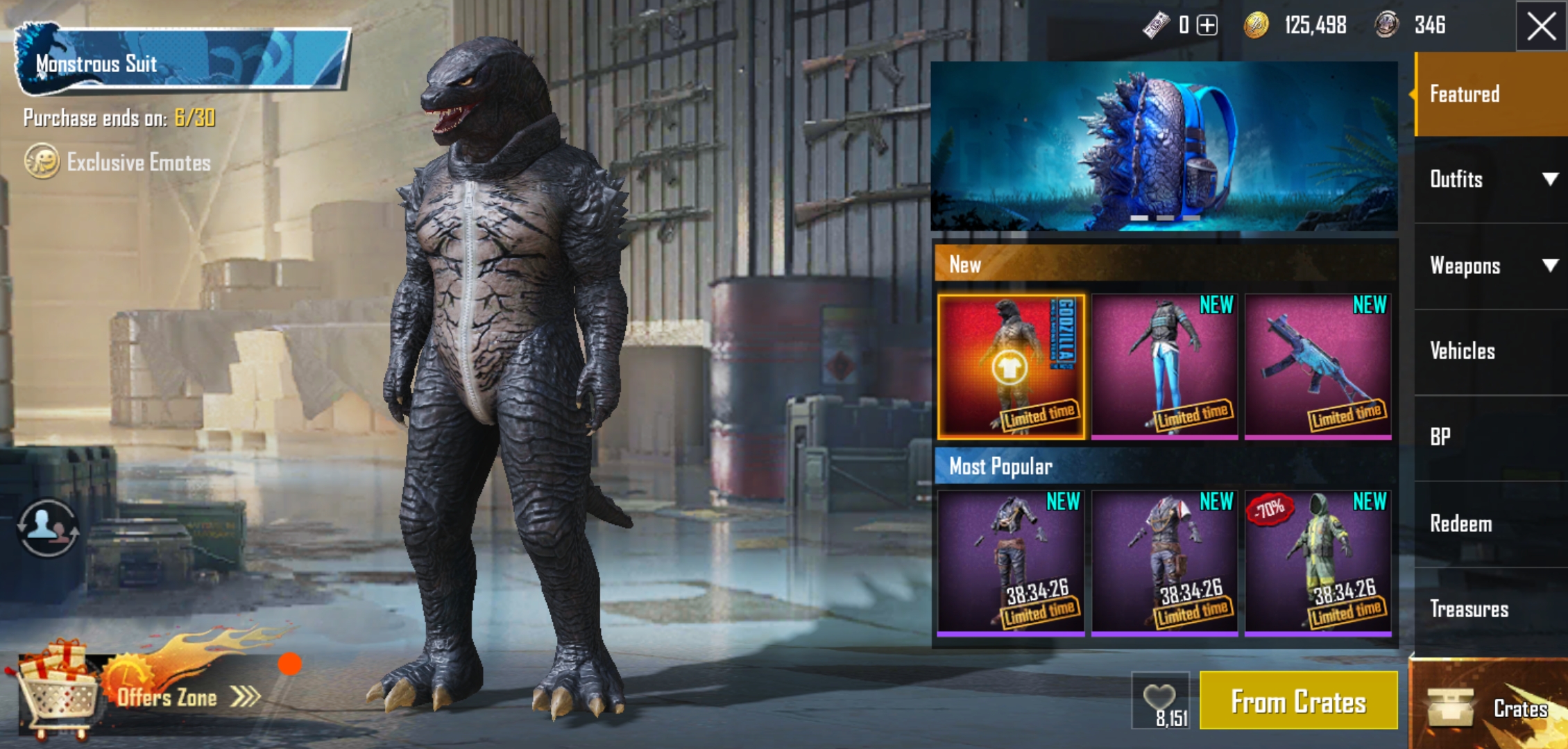Screen dimensions: 1568x749
Task: Select the Godzilla suit thumbnail
Action: (x=1011, y=367)
